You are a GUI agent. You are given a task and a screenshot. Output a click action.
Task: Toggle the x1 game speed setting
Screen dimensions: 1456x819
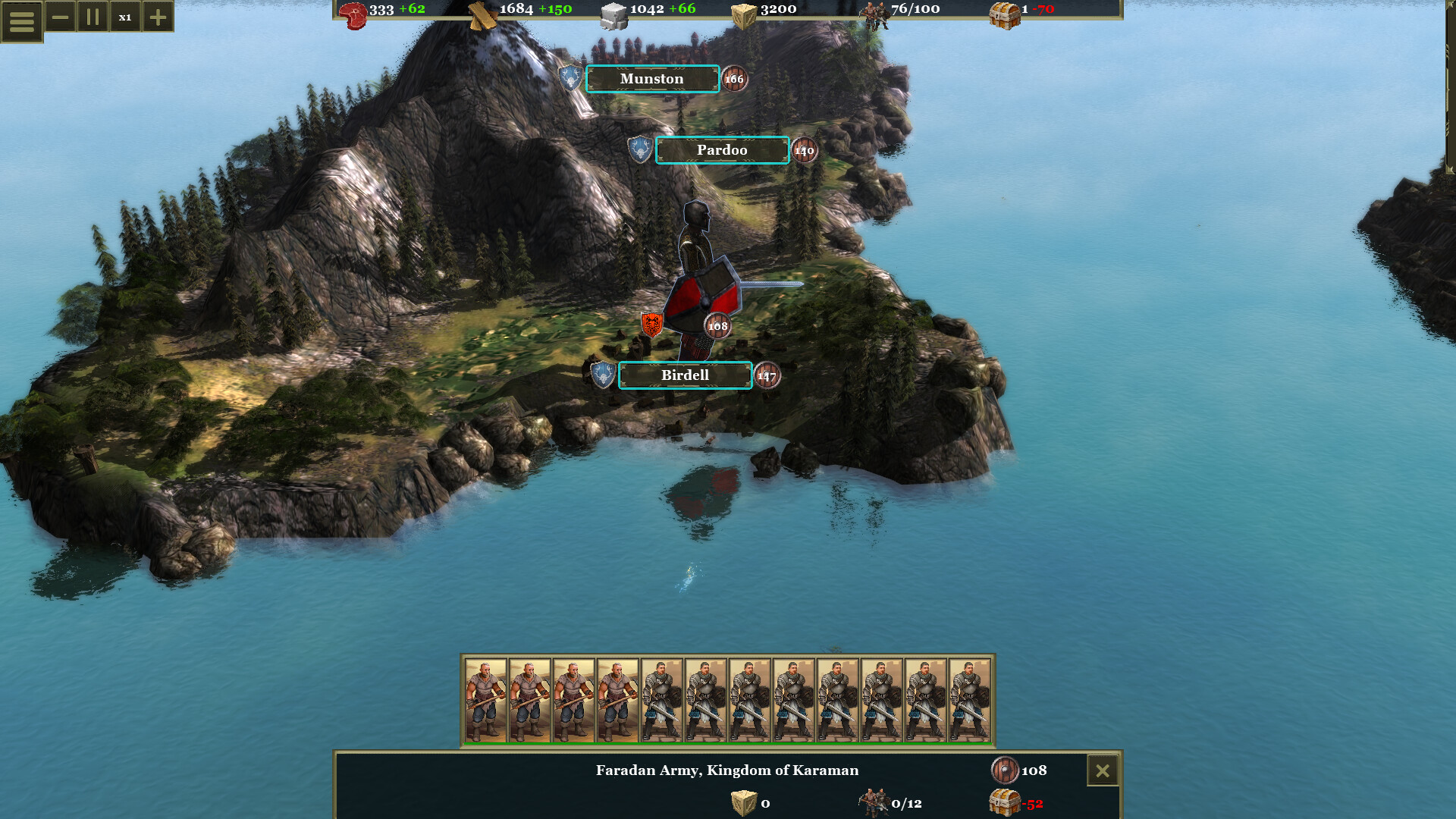coord(126,17)
